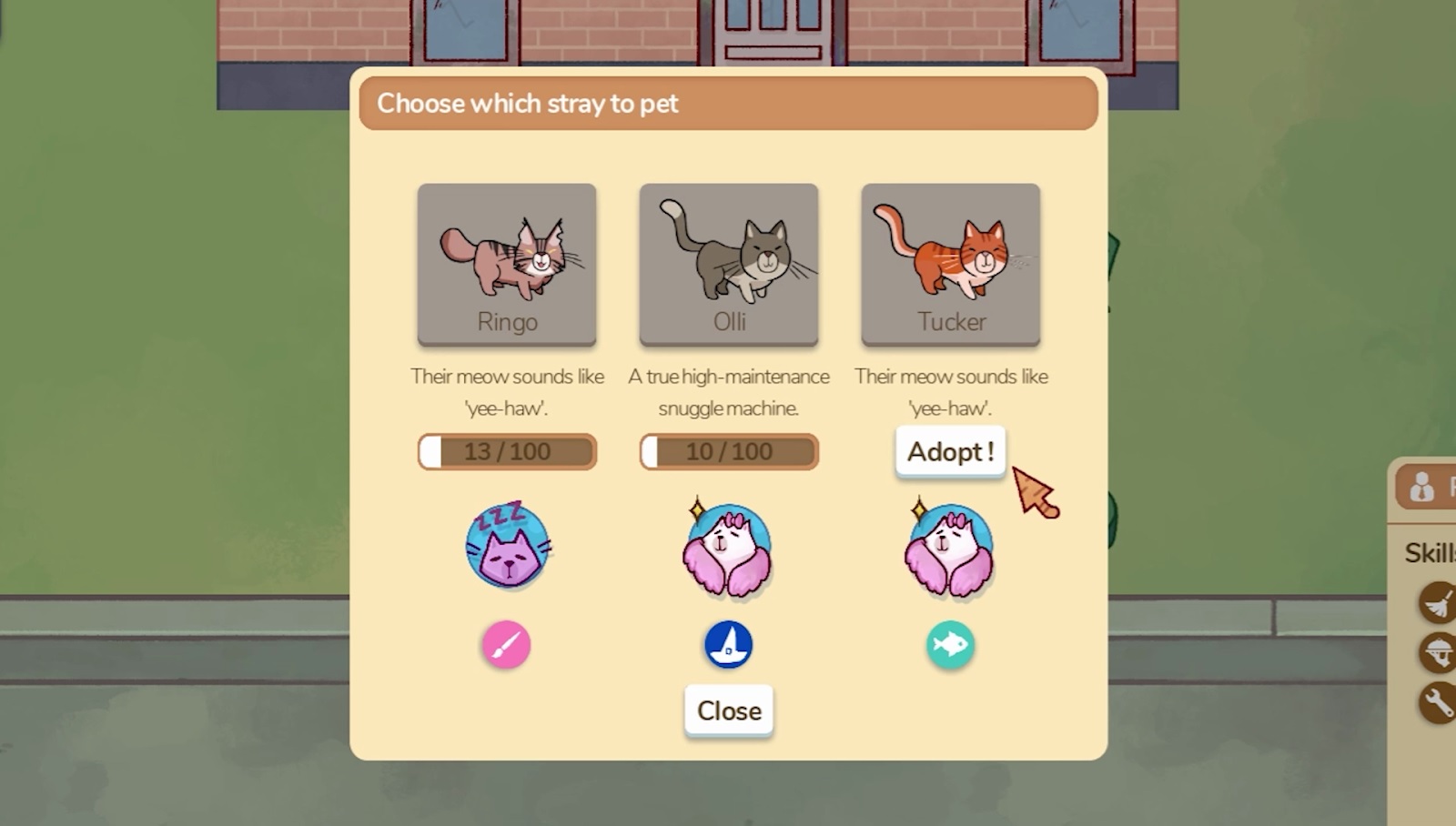1456x826 pixels.
Task: Click Olli's pampered snuggle cat badge
Action: (x=728, y=546)
